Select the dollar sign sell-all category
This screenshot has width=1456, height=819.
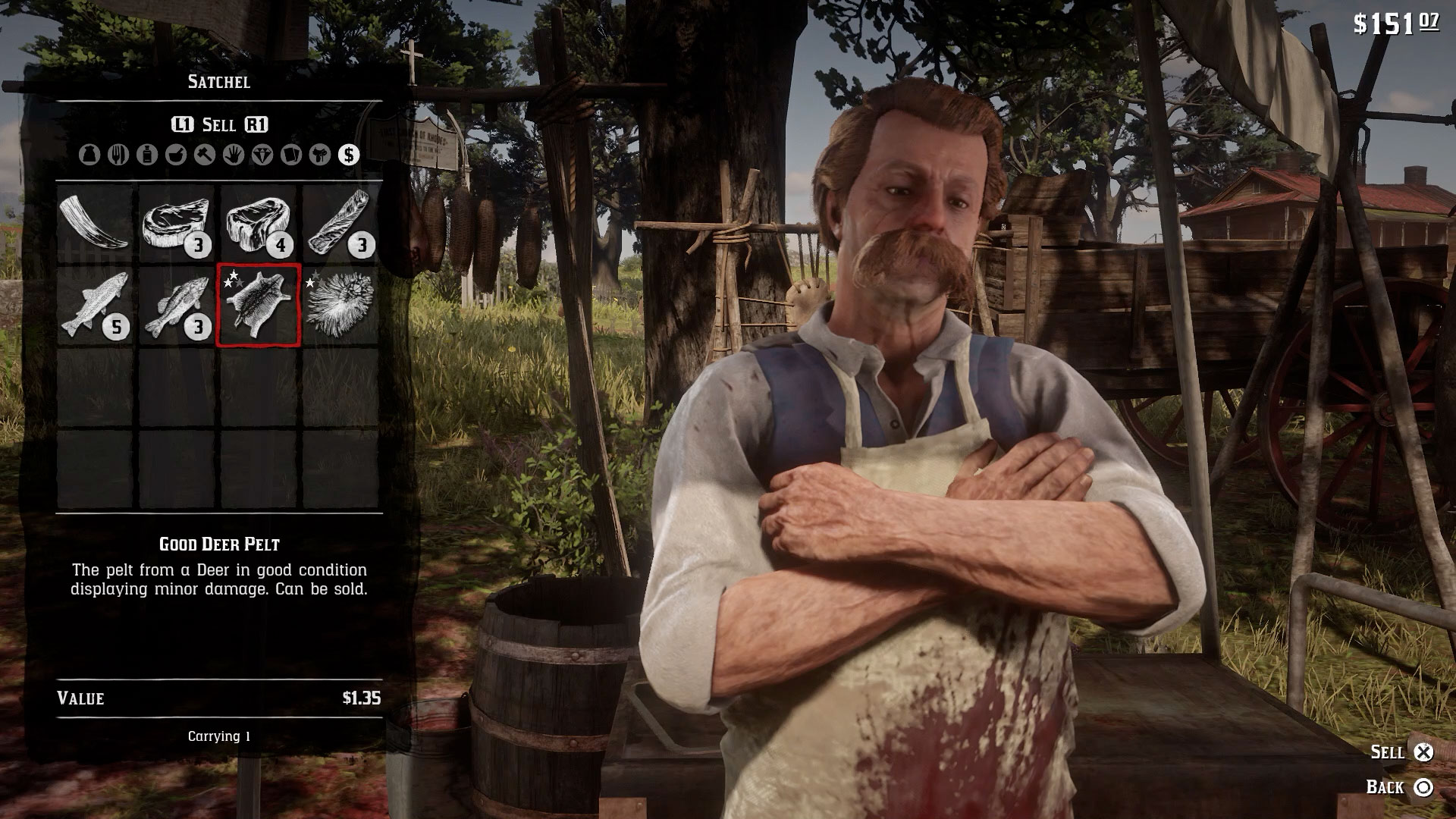point(349,155)
